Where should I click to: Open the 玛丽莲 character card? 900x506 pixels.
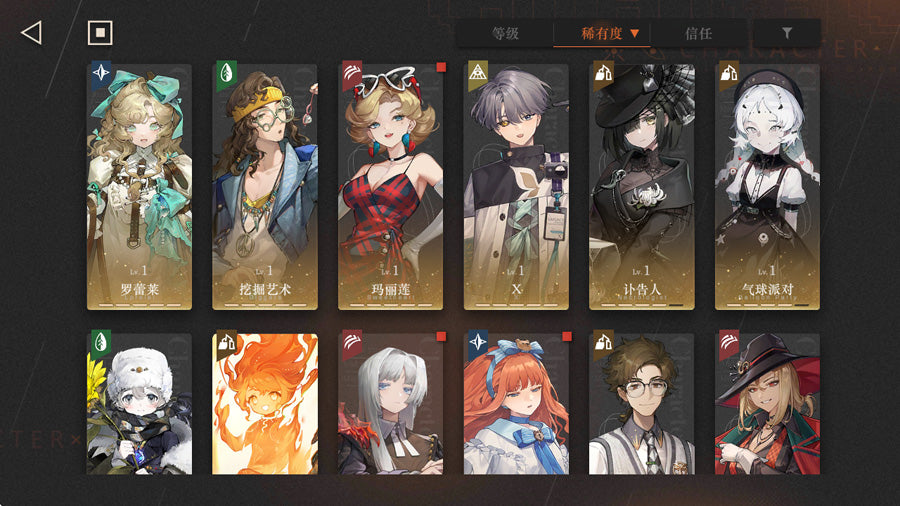click(391, 185)
